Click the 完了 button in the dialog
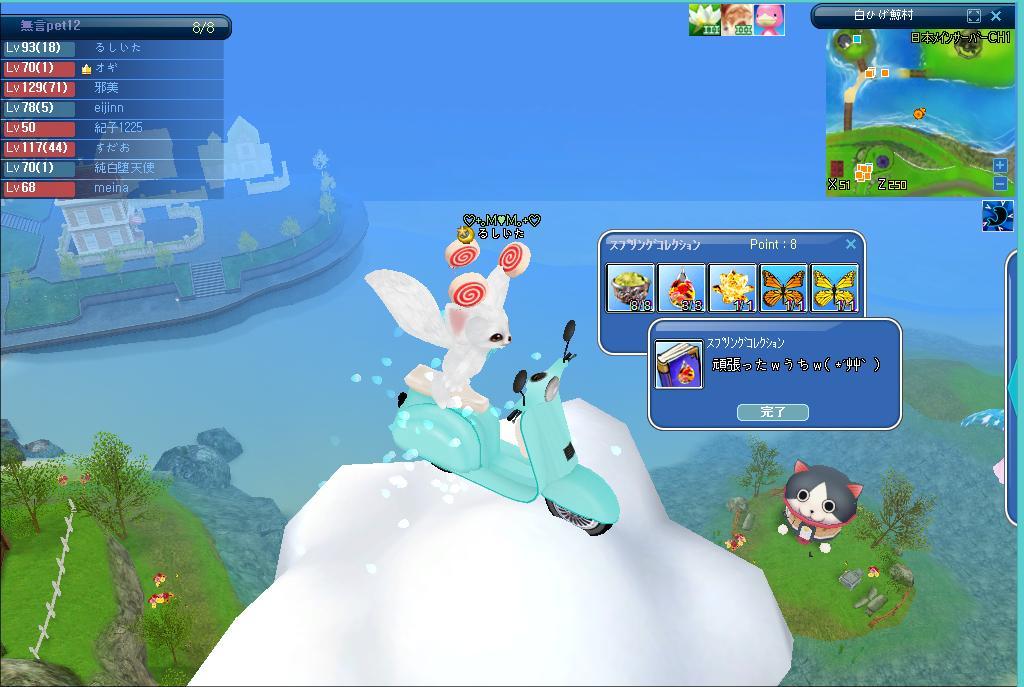 tap(772, 412)
